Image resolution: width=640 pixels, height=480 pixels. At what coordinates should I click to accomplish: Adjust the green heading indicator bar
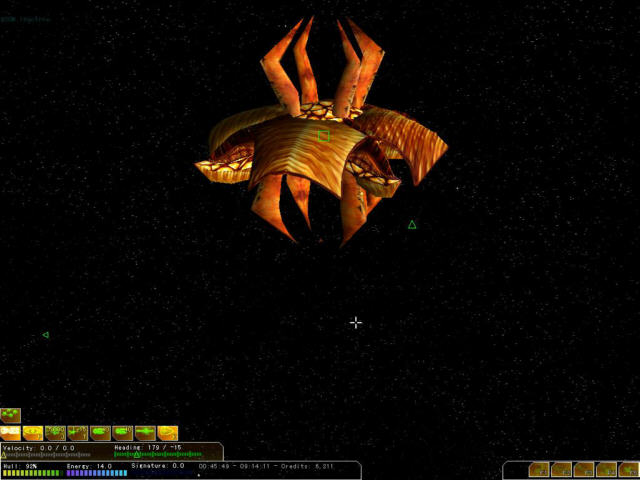158,455
